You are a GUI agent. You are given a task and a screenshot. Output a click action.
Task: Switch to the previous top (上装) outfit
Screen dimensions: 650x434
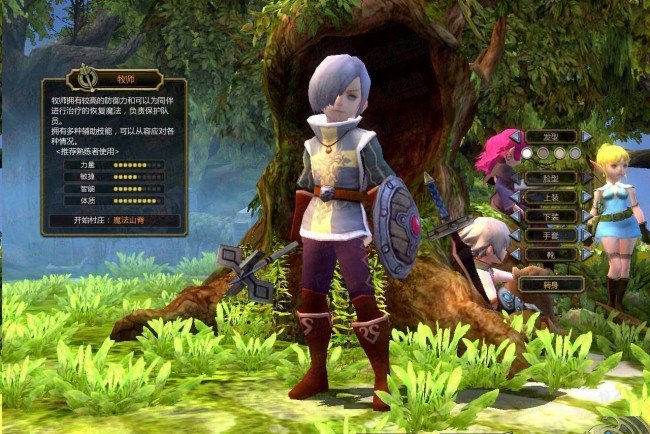[x=515, y=197]
